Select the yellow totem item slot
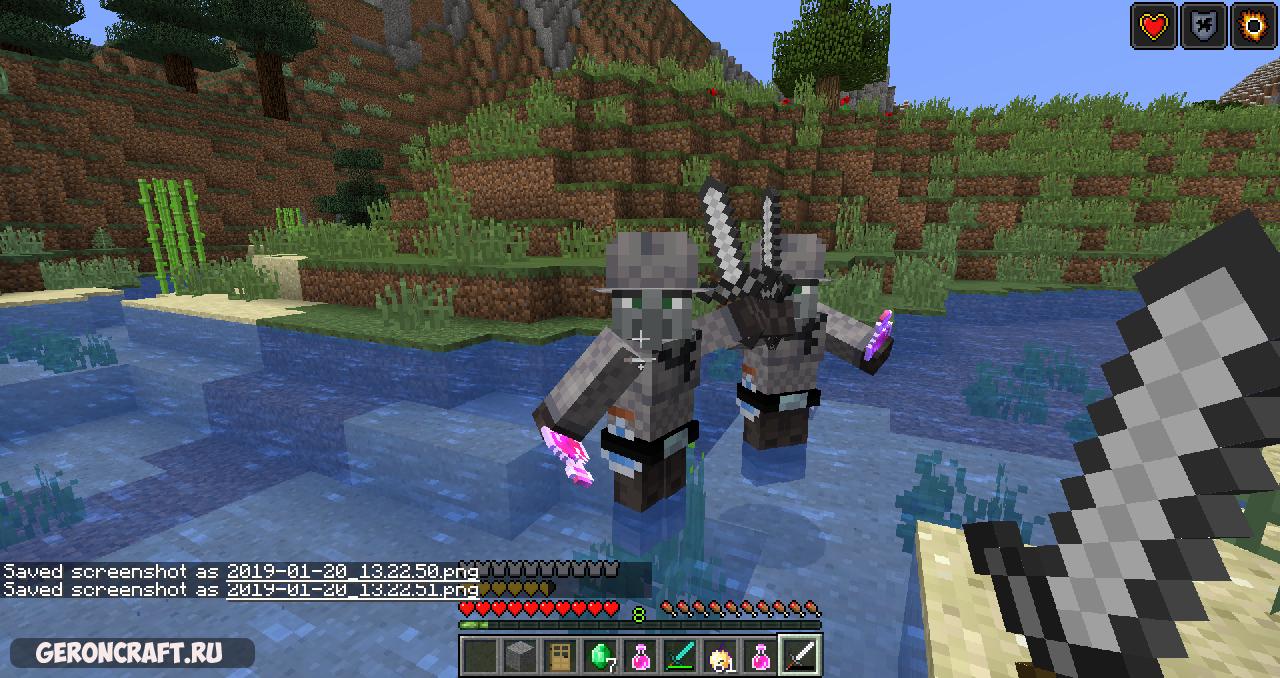 coord(719,656)
